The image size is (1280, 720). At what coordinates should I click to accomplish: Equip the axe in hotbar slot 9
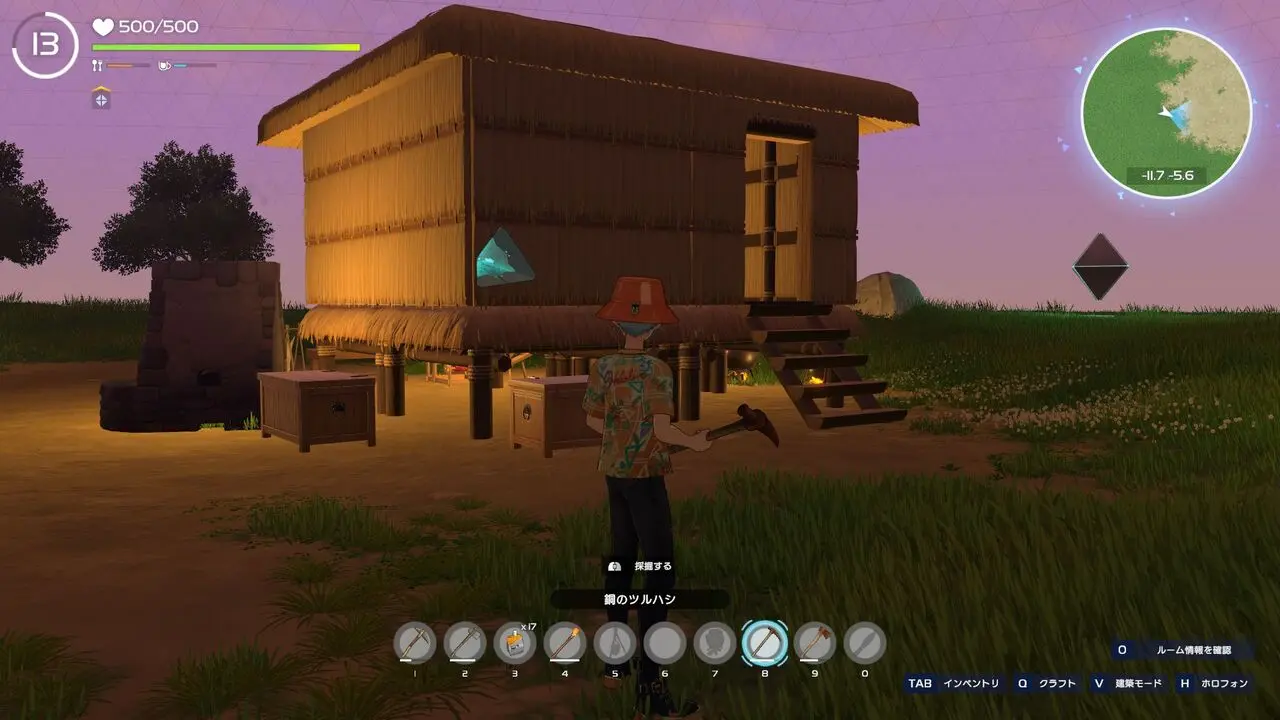click(814, 643)
